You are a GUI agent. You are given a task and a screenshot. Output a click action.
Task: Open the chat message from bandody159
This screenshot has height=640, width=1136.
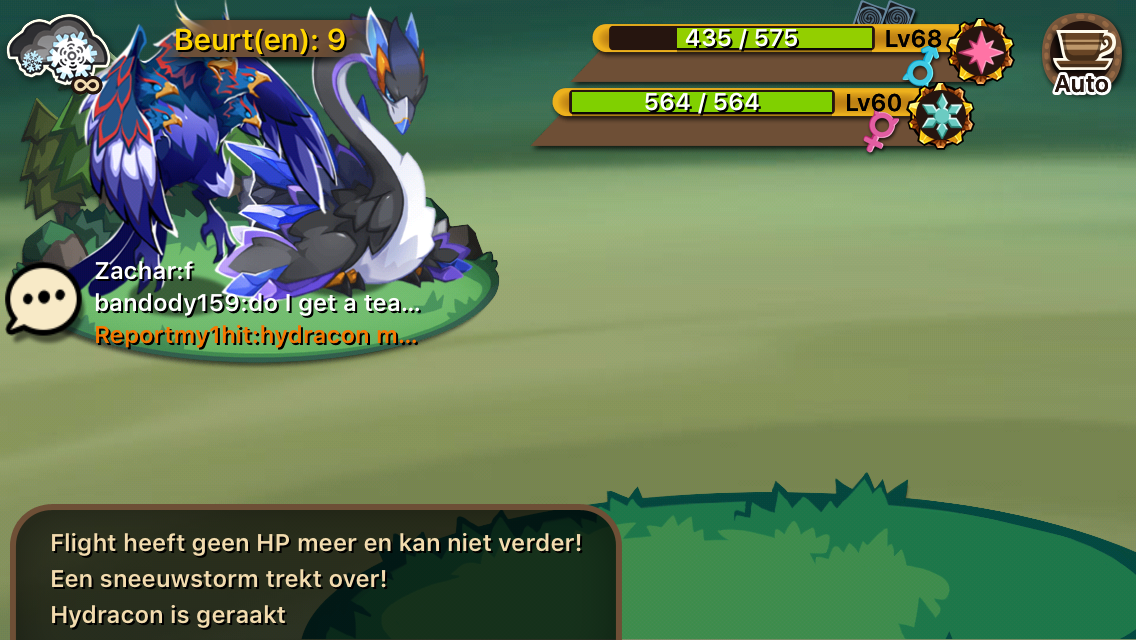point(257,304)
